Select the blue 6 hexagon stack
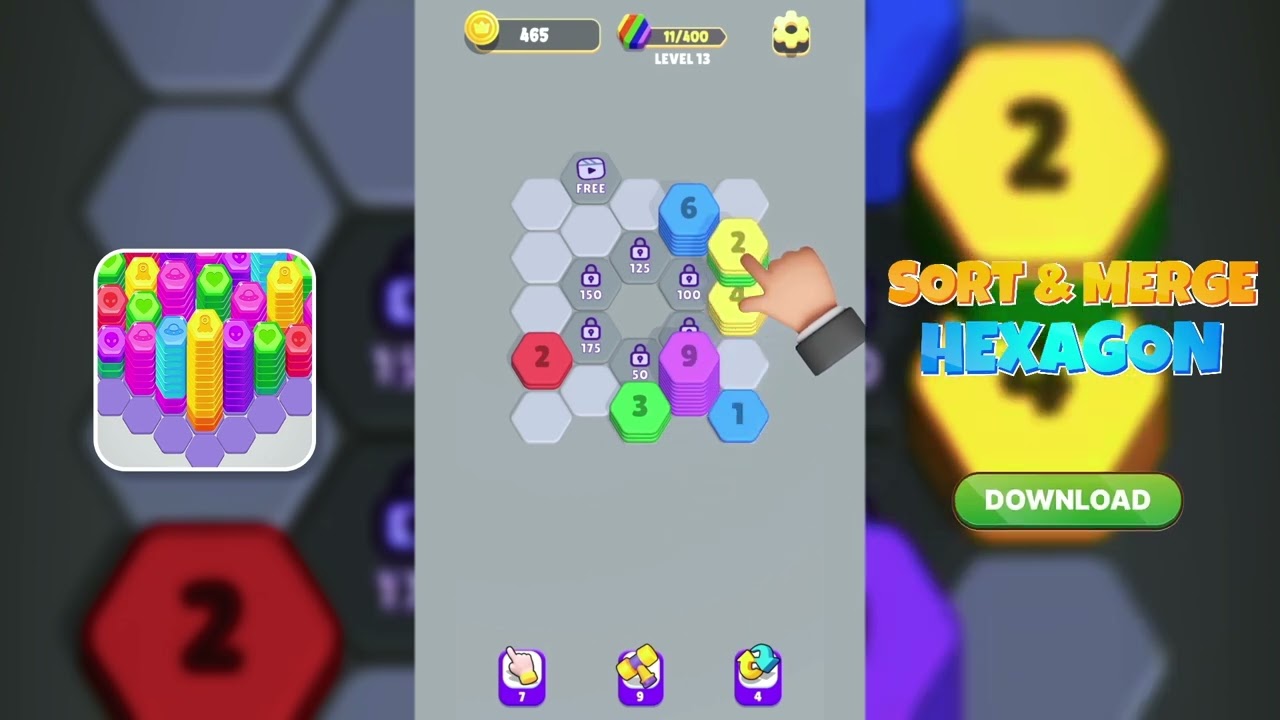This screenshot has height=720, width=1280. 690,210
